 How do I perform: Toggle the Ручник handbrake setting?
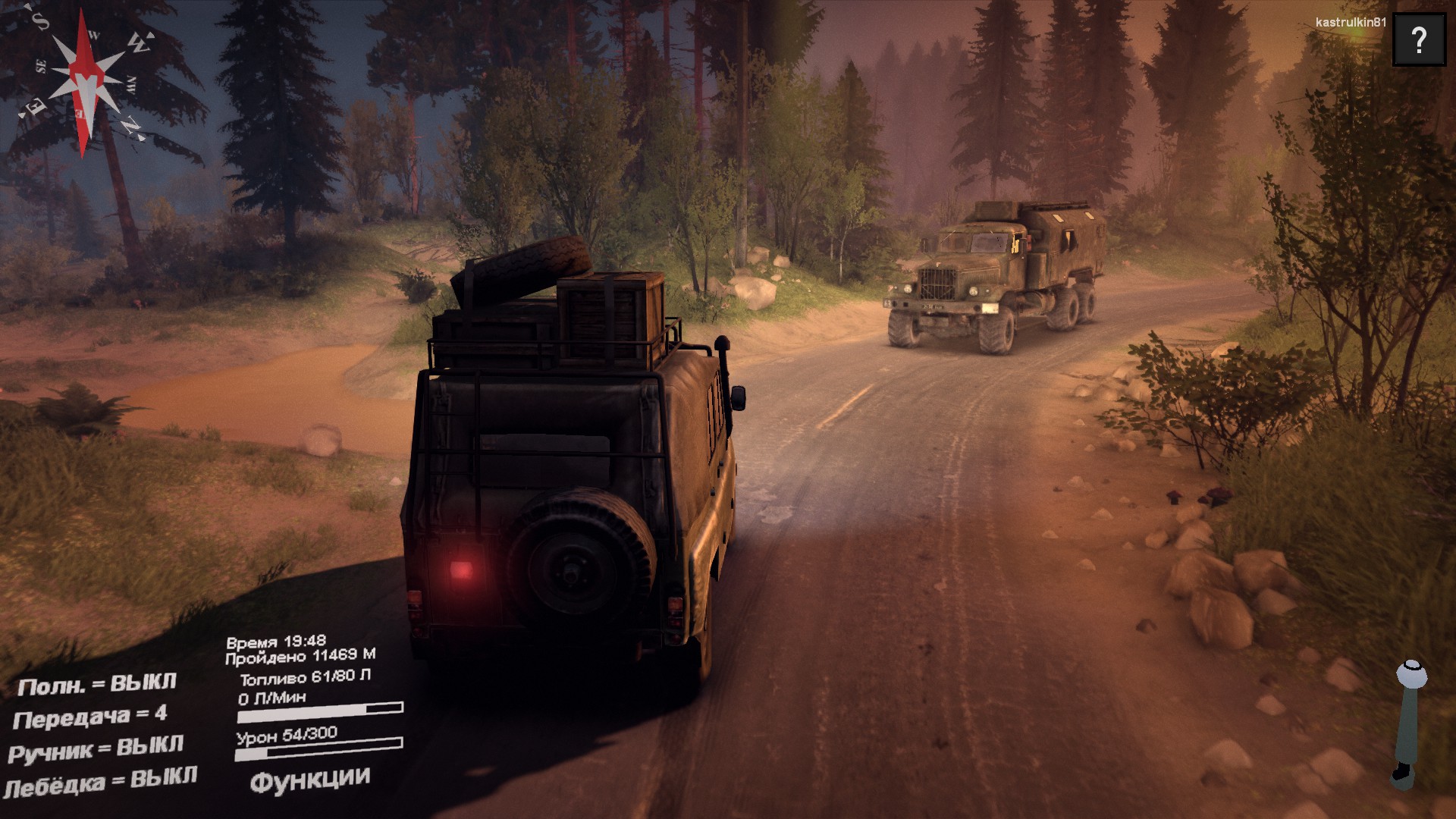(x=96, y=749)
